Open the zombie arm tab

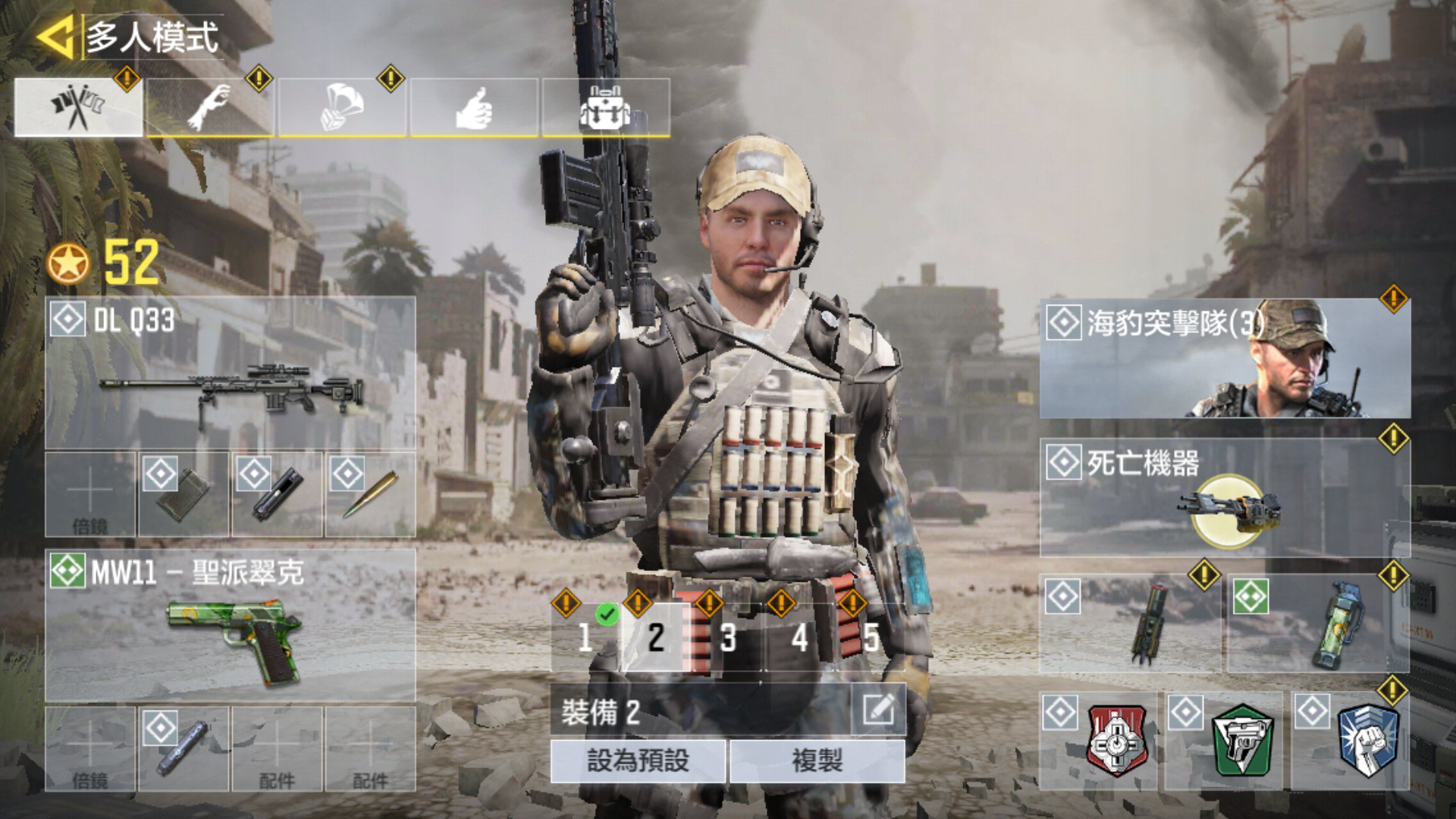tap(210, 108)
